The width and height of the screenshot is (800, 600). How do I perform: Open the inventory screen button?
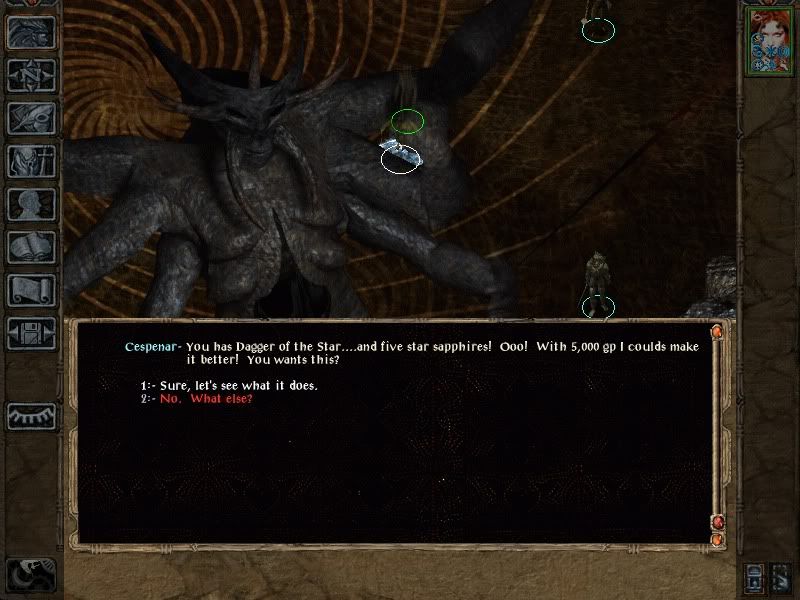coord(31,161)
